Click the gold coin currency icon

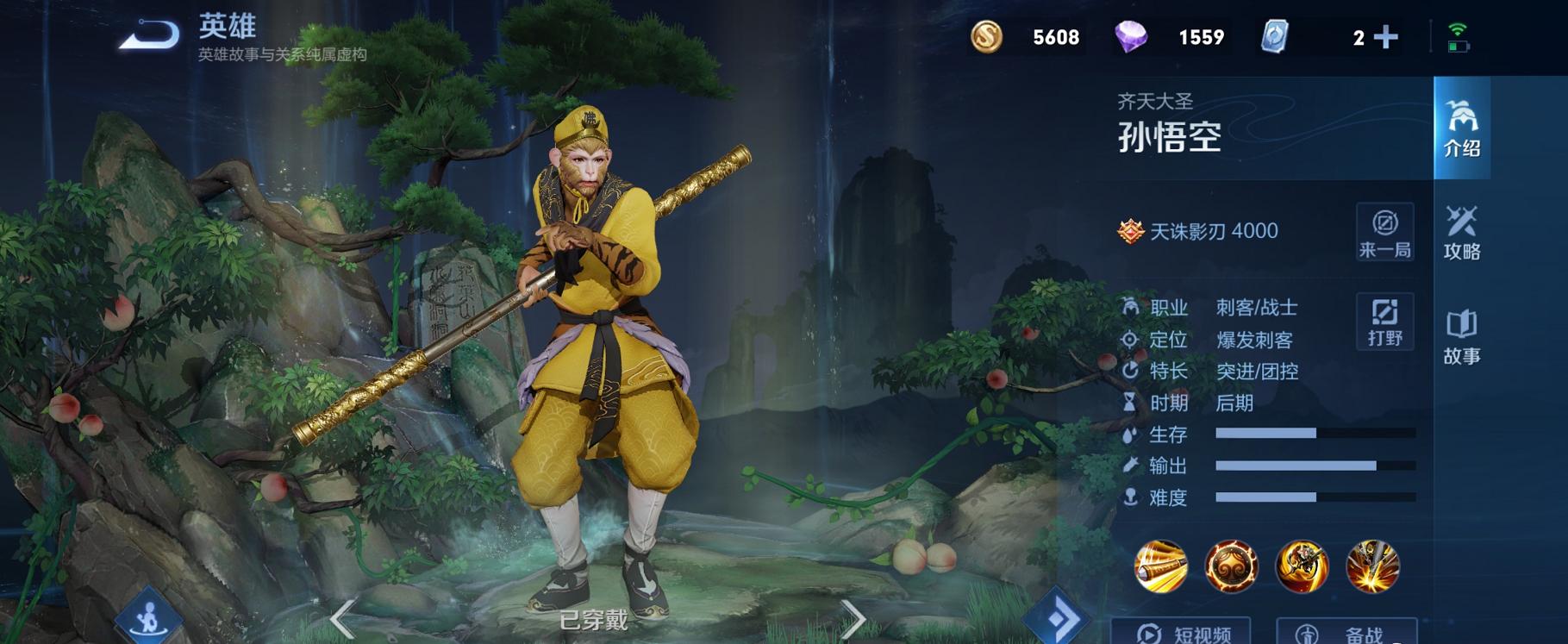[x=990, y=36]
